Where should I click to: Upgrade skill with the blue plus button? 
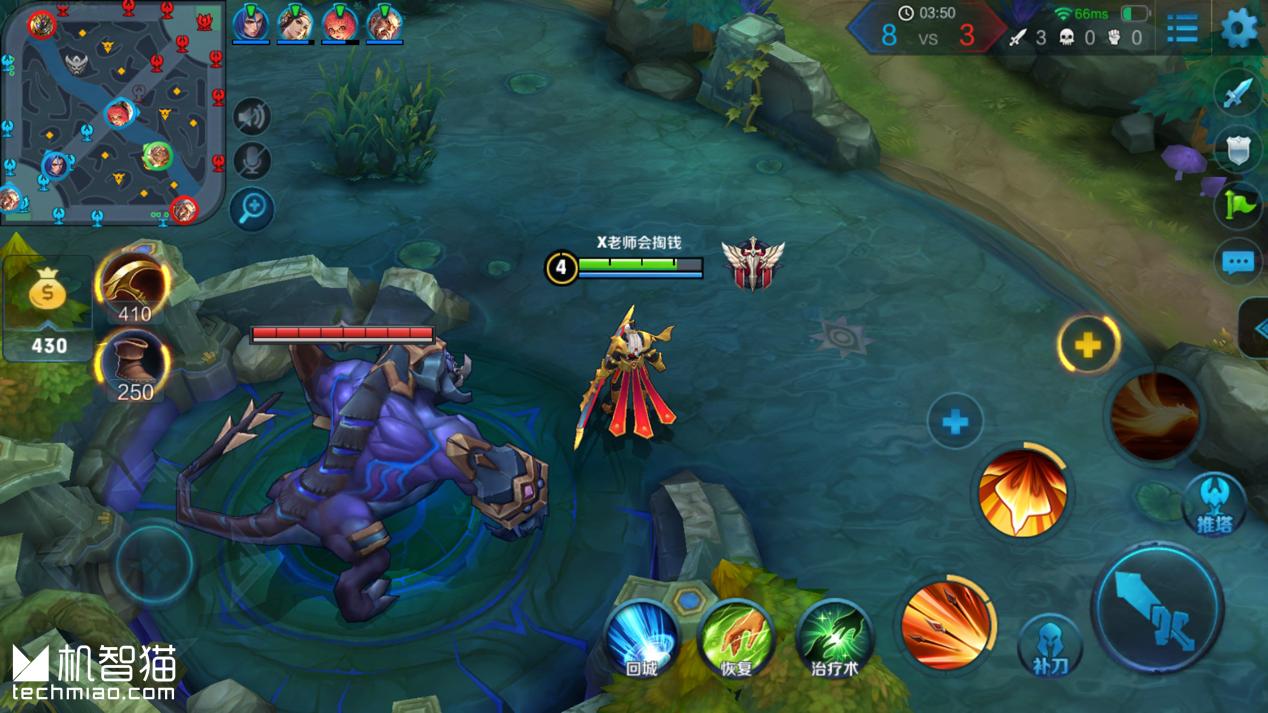955,421
